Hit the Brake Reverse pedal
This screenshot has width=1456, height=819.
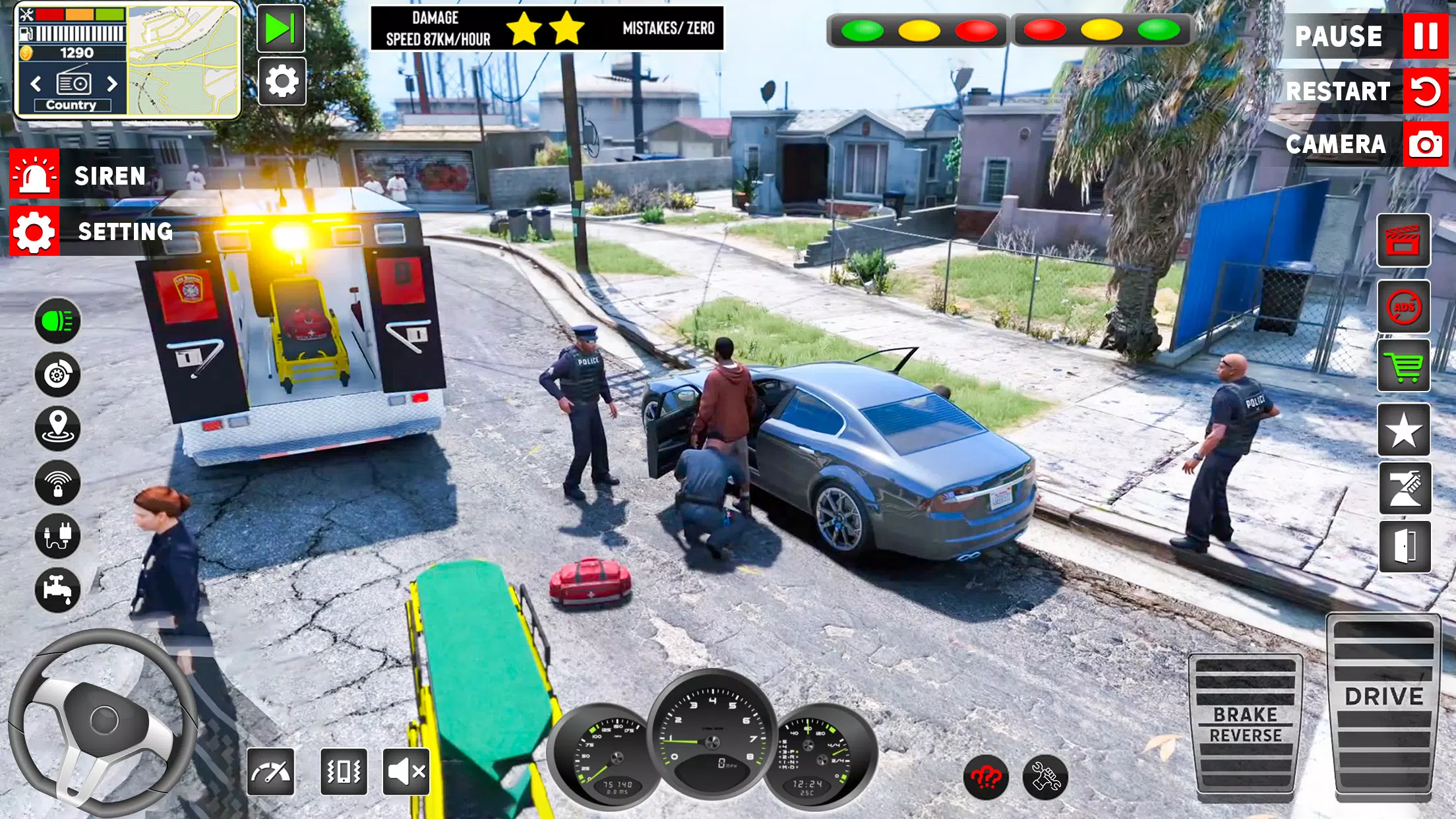click(1245, 724)
